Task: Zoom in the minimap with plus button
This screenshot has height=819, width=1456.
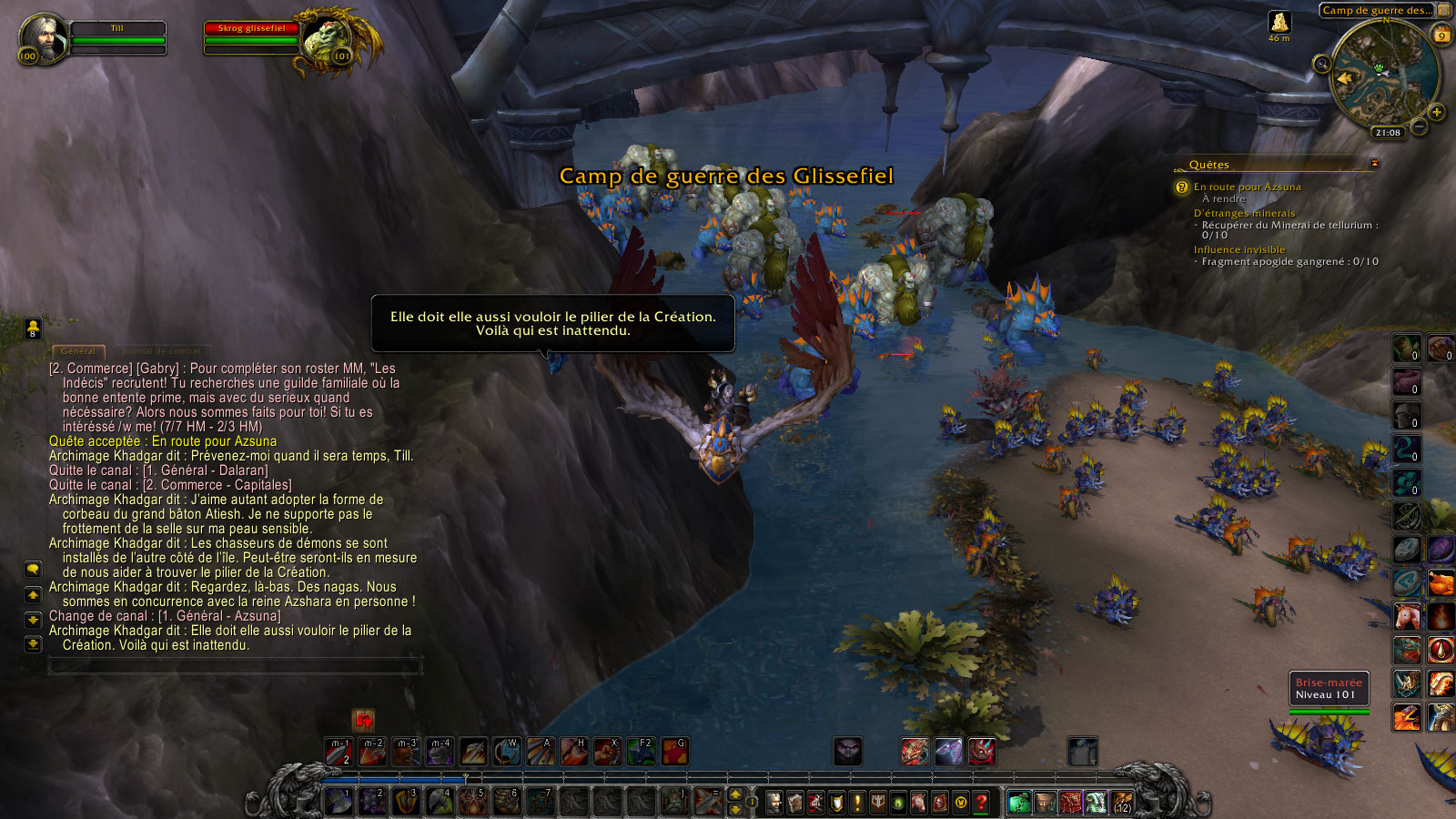Action: tap(1437, 113)
